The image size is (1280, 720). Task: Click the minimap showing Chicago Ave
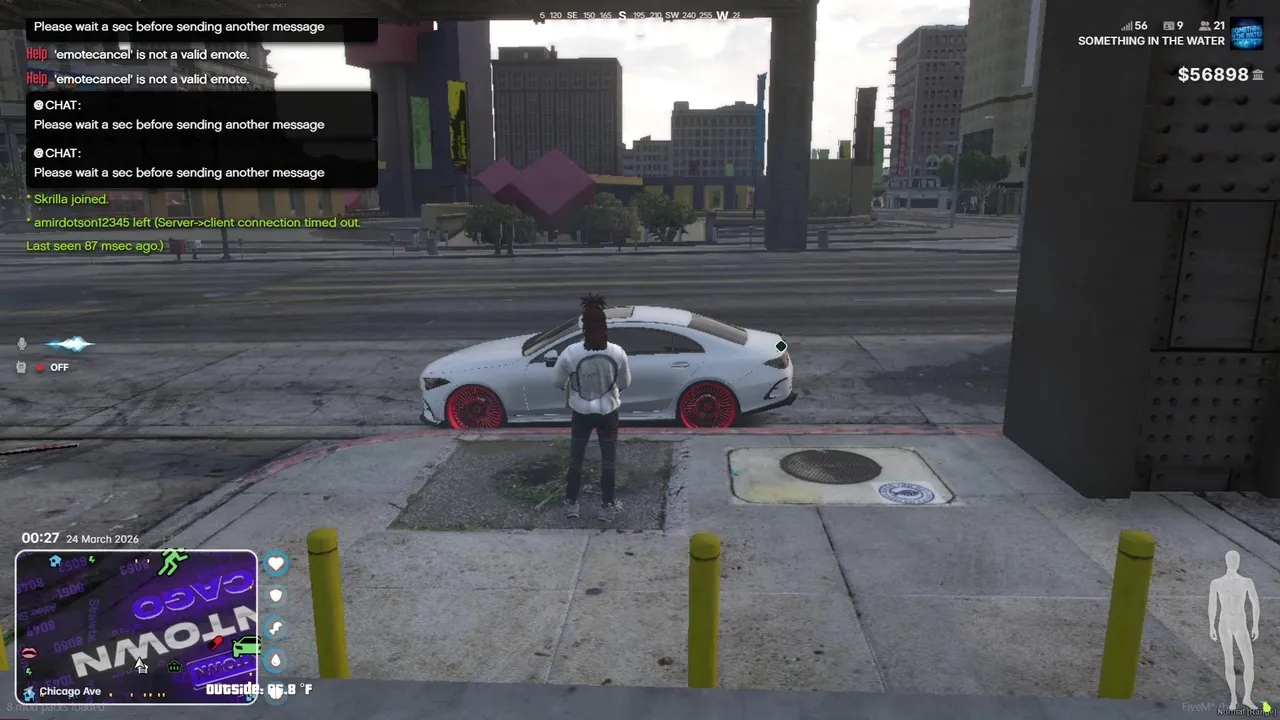click(136, 627)
